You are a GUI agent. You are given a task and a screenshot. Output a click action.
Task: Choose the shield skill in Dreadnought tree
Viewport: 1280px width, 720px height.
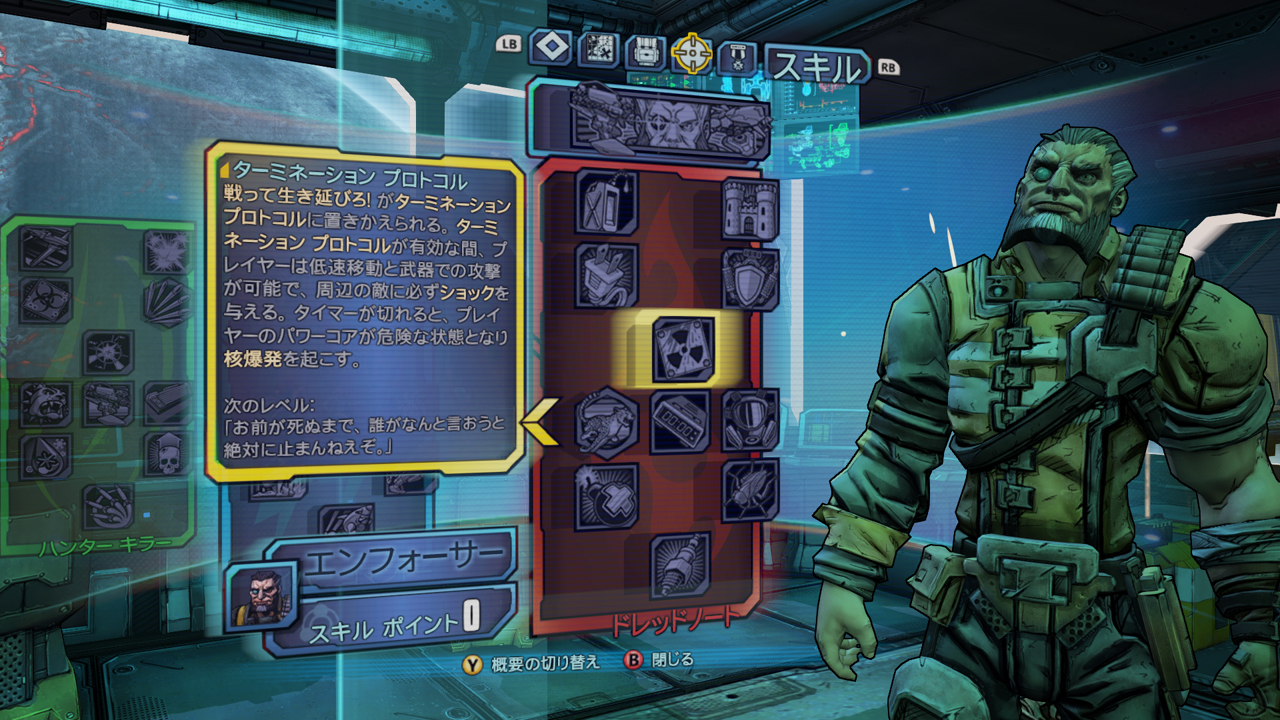tap(750, 278)
